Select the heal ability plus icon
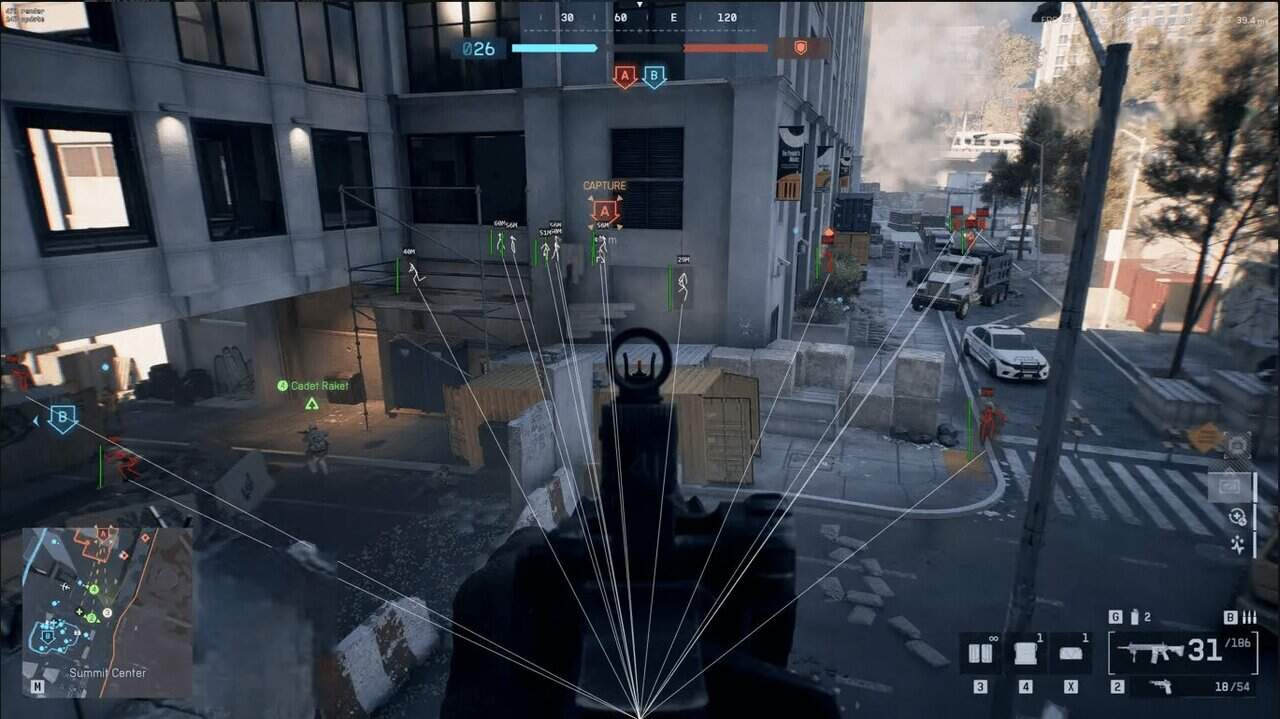The image size is (1280, 719). click(x=1238, y=517)
